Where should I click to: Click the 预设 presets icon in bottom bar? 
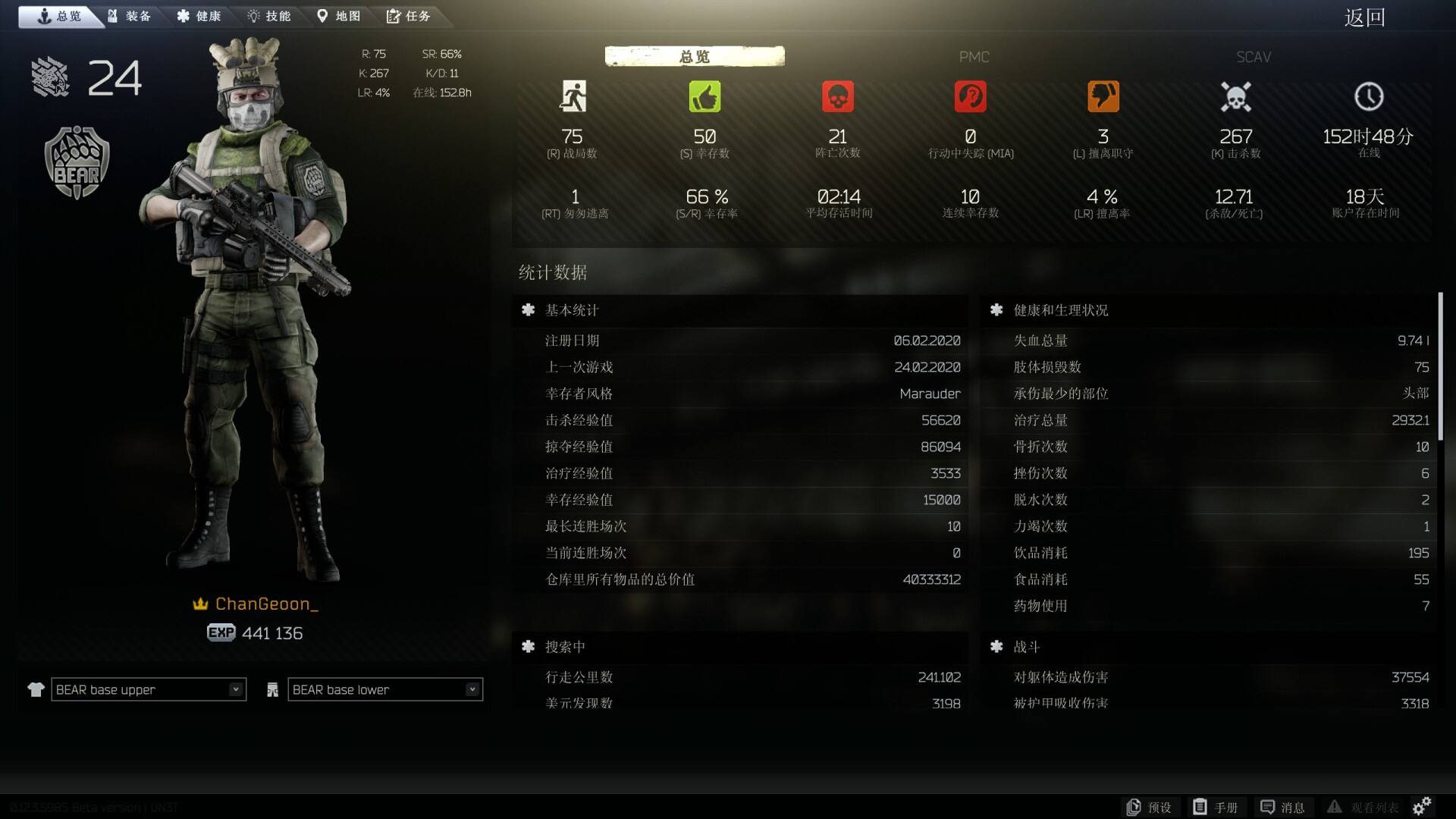(1134, 807)
